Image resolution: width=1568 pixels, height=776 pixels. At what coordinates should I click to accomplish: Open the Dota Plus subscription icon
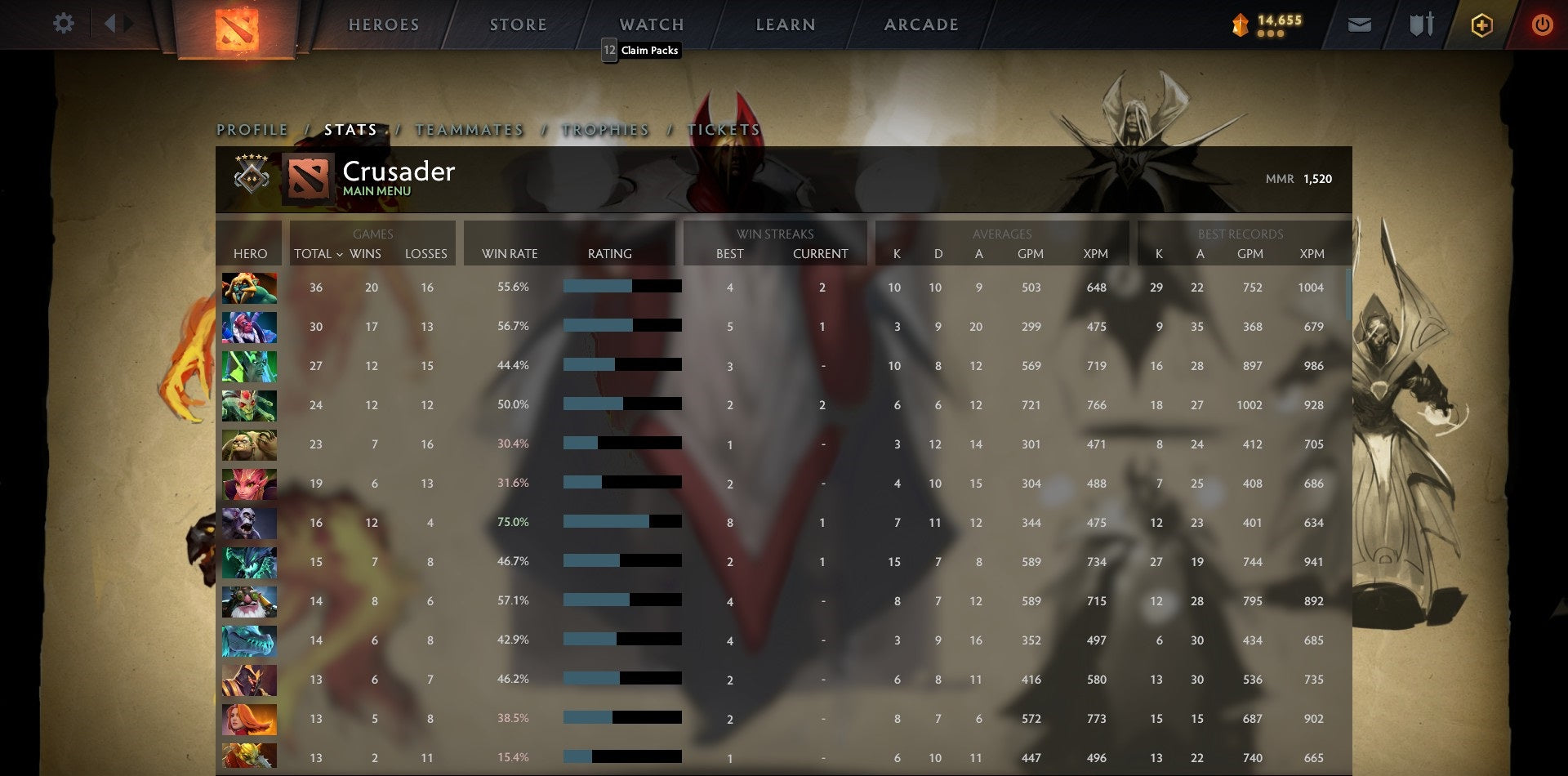pos(1482,25)
